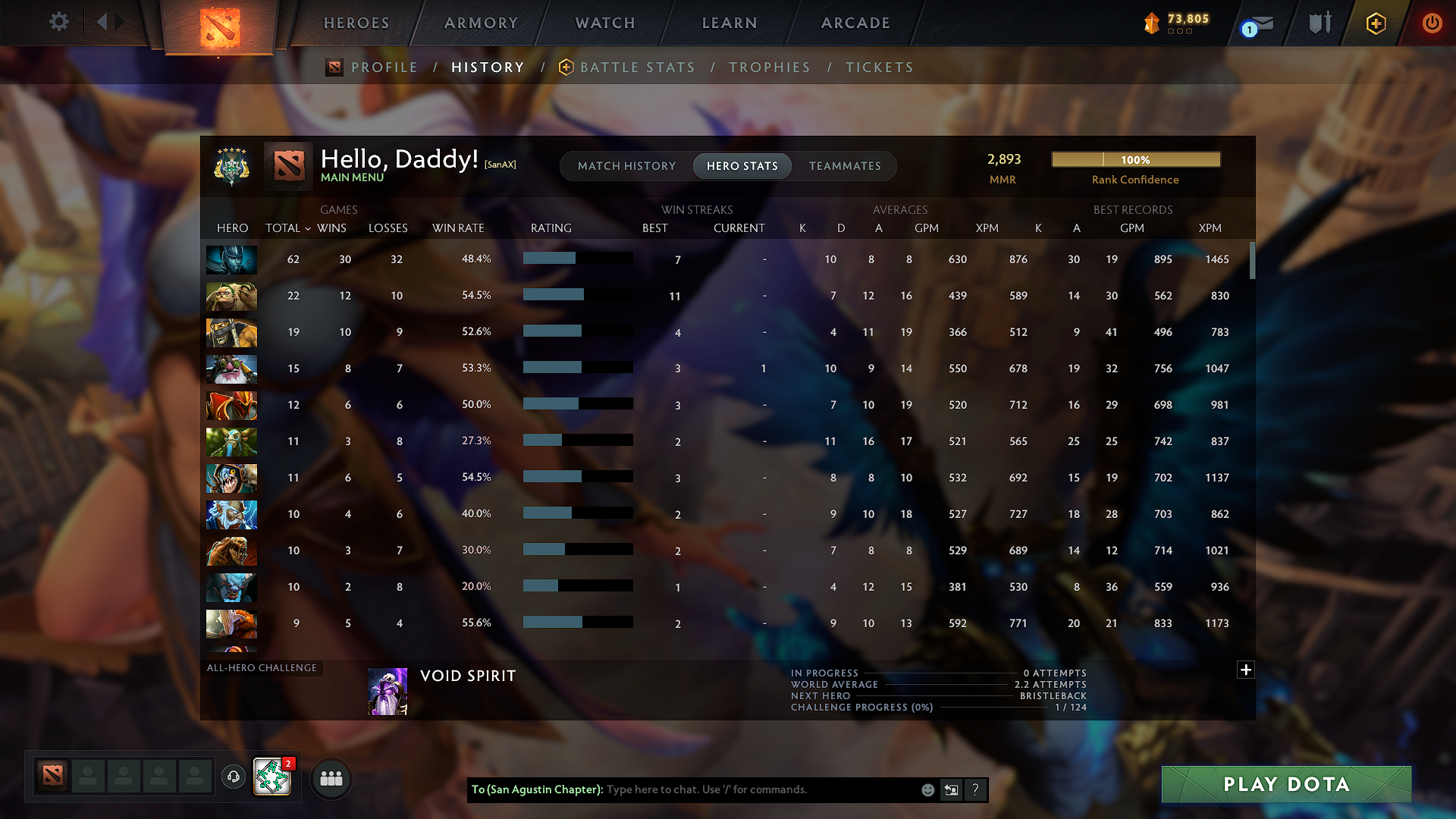1456x819 pixels.
Task: Click the power exit icon
Action: pyautogui.click(x=1432, y=23)
